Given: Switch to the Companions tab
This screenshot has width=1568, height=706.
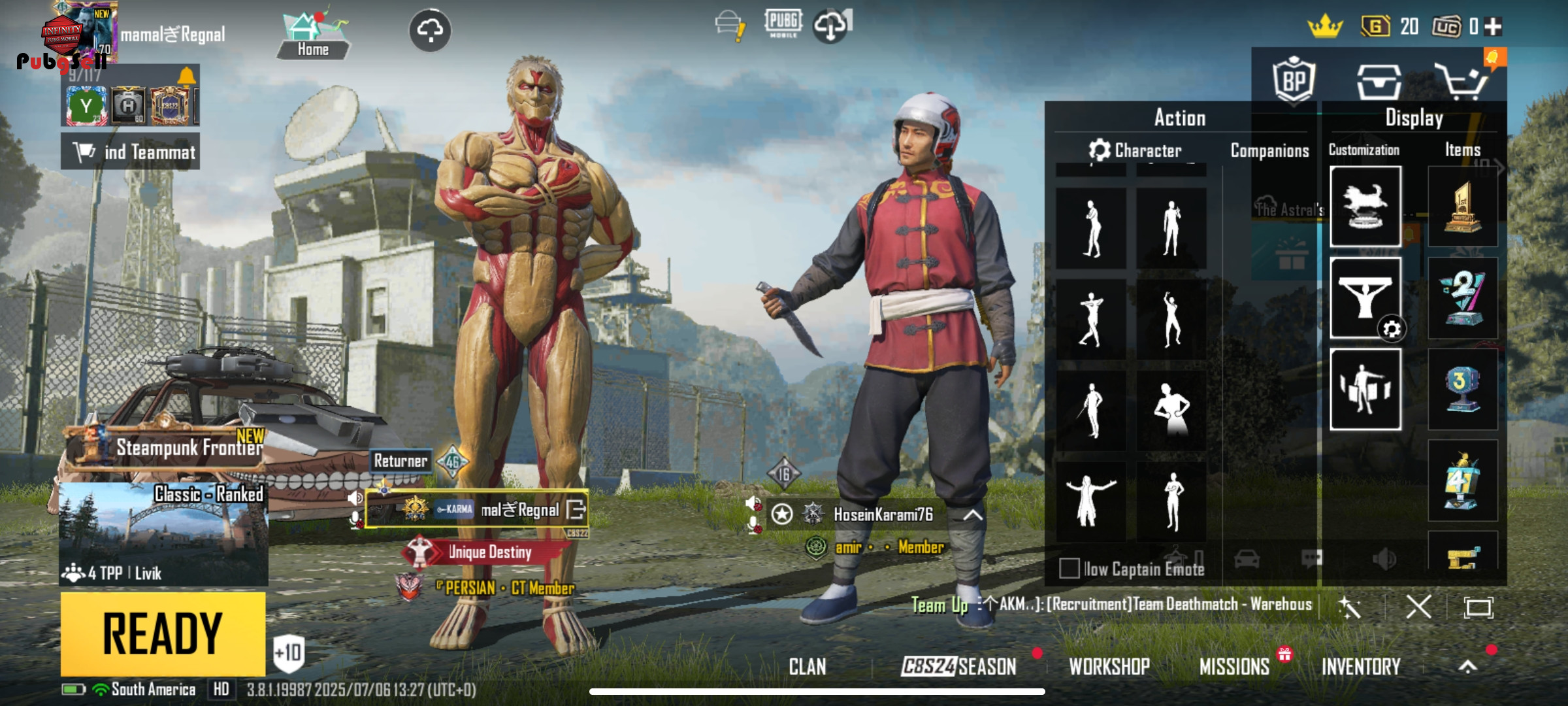Looking at the screenshot, I should coord(1269,150).
